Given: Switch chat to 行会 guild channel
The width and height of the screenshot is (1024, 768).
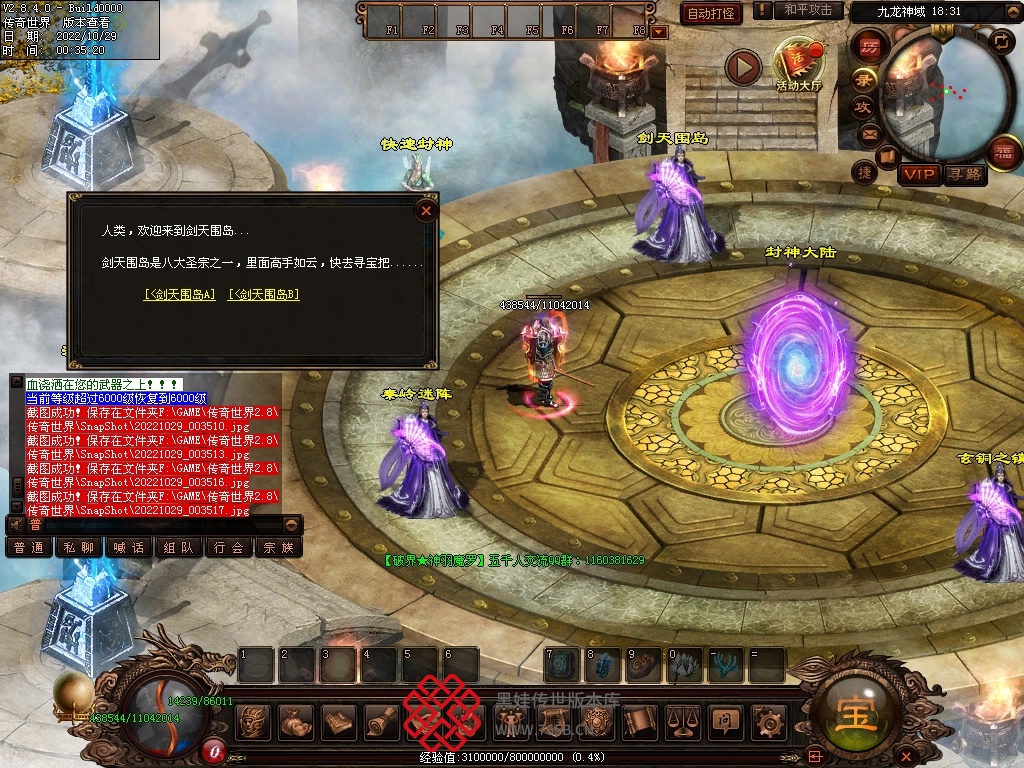Looking at the screenshot, I should (229, 548).
